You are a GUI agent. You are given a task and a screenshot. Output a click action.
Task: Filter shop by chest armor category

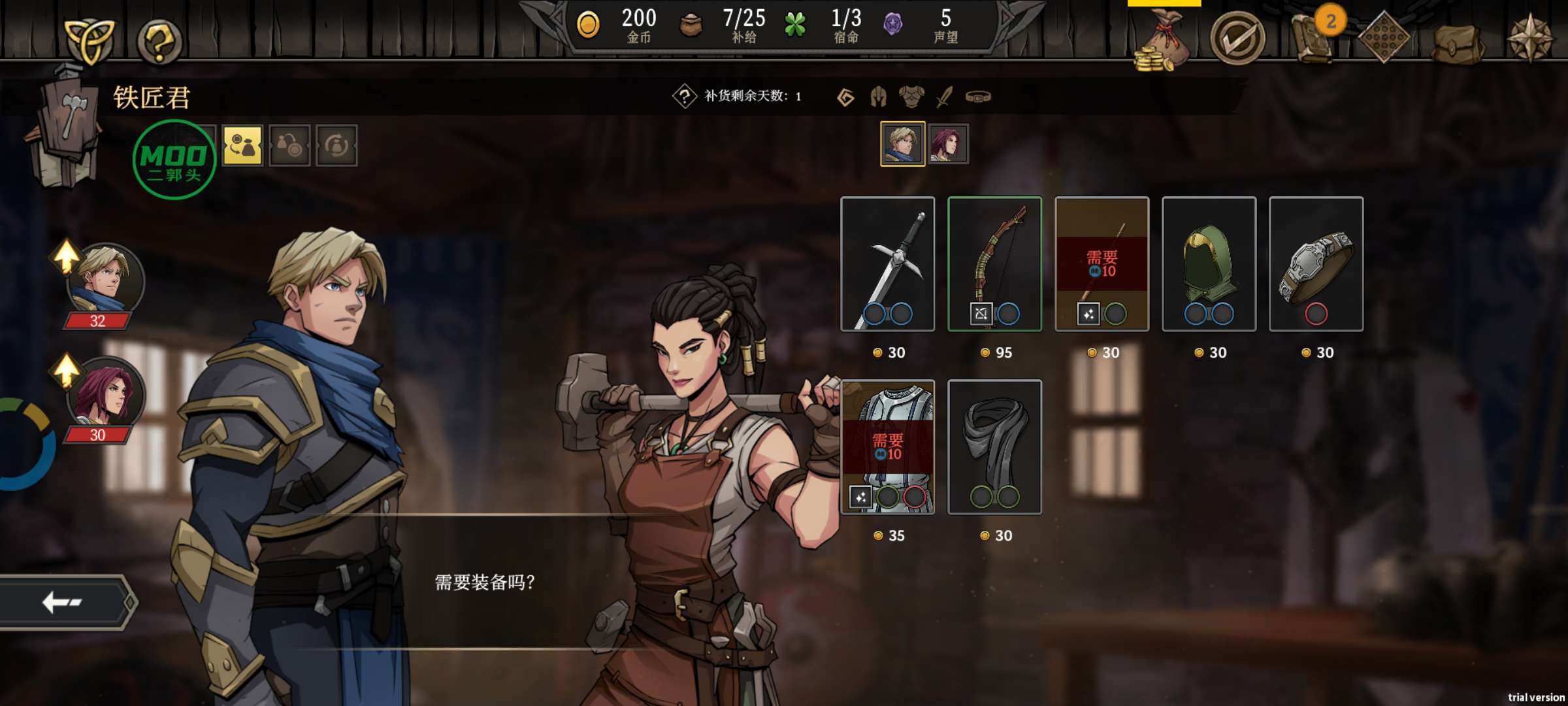(x=911, y=97)
